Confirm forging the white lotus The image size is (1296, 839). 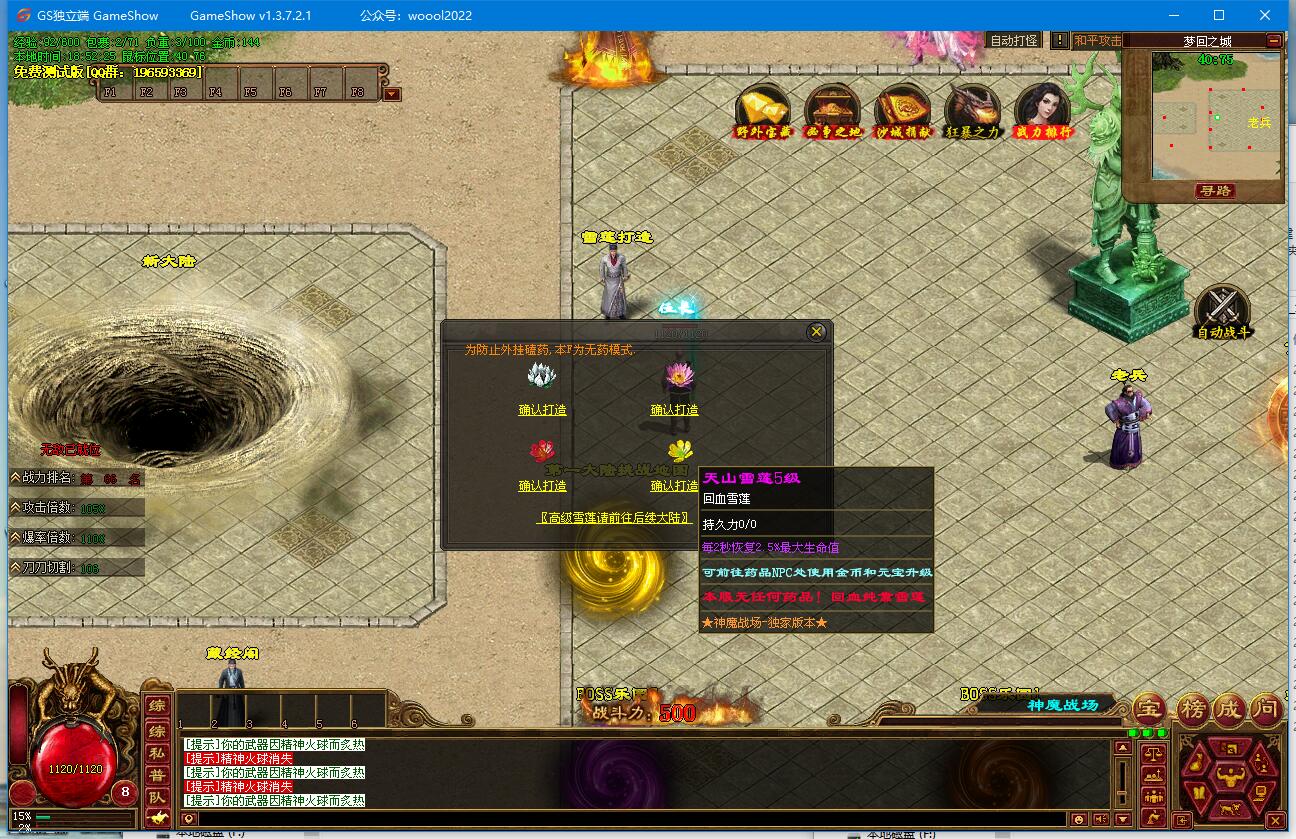(542, 410)
